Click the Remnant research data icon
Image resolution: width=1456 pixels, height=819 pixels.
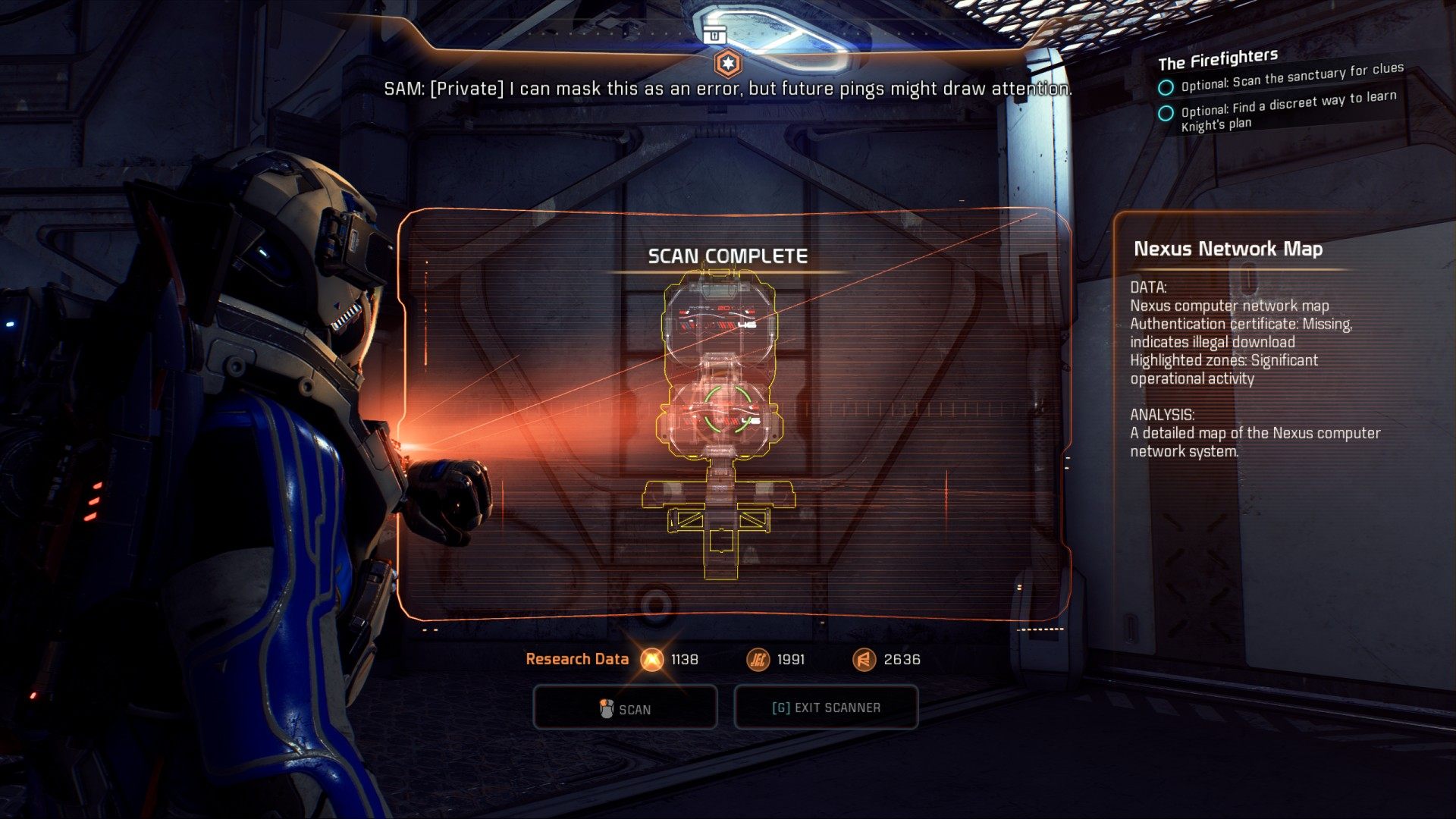tap(864, 660)
